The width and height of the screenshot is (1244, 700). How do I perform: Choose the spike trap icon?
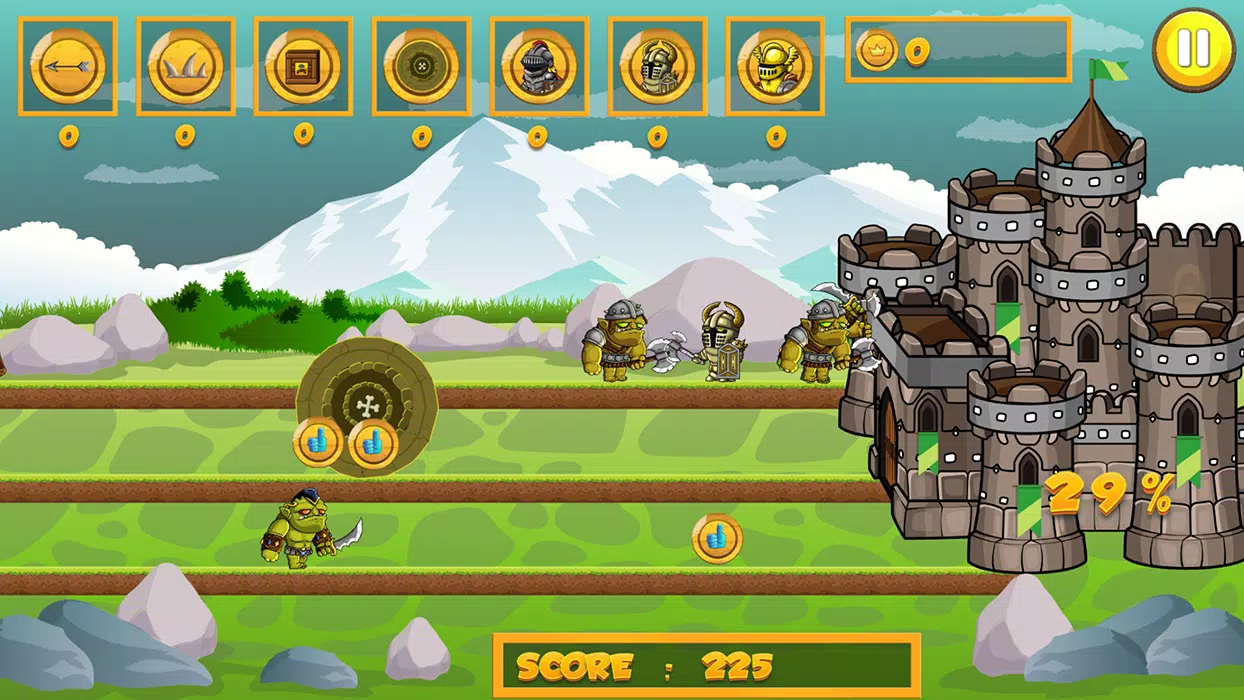click(x=185, y=66)
